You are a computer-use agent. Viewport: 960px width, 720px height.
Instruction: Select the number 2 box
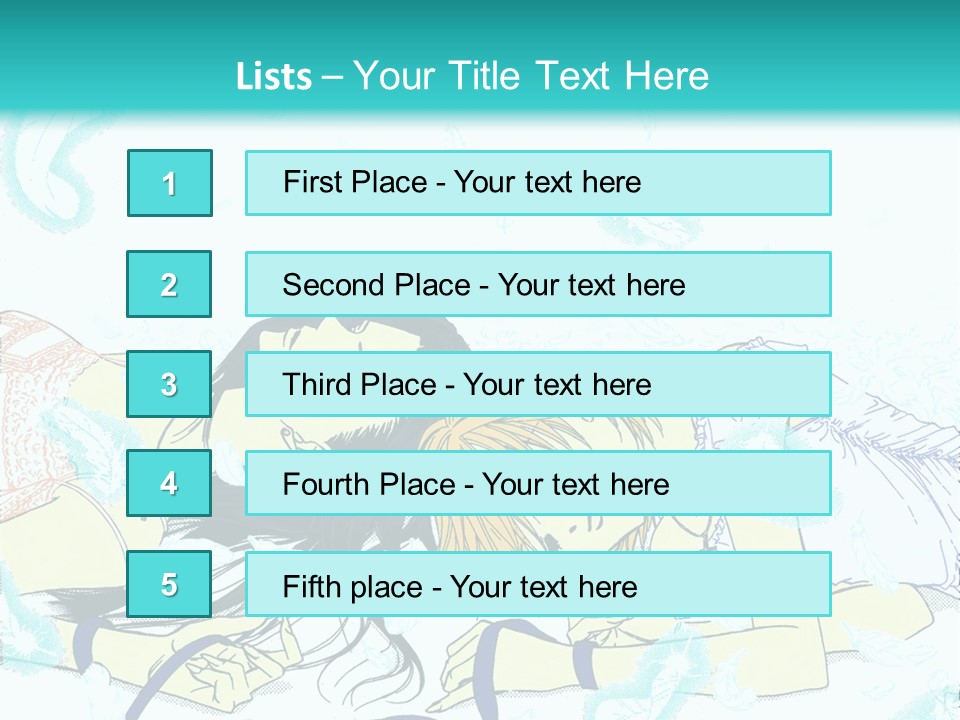[x=169, y=284]
